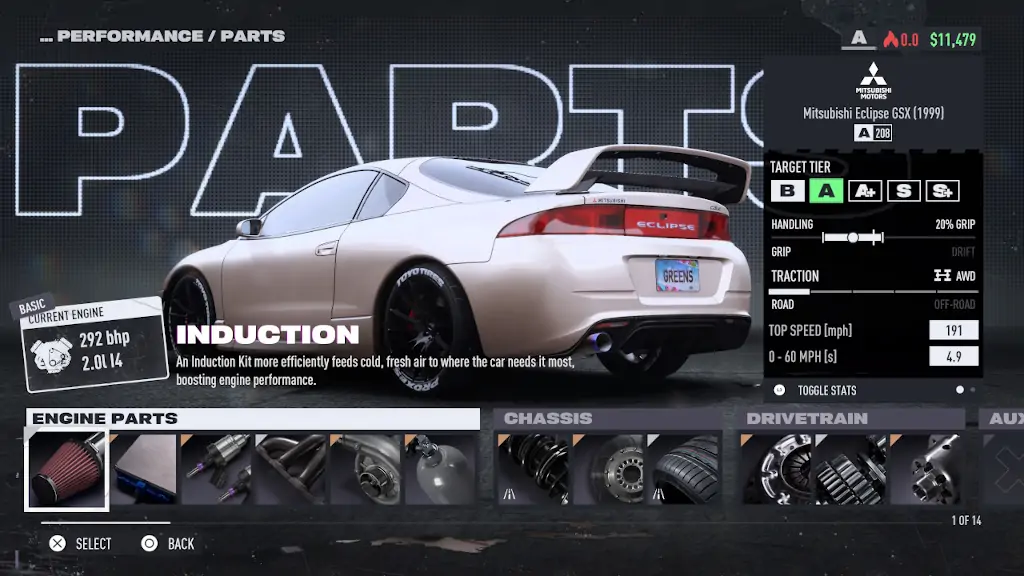Pick the S+ target tier
Image resolution: width=1024 pixels, height=576 pixels.
tap(942, 191)
